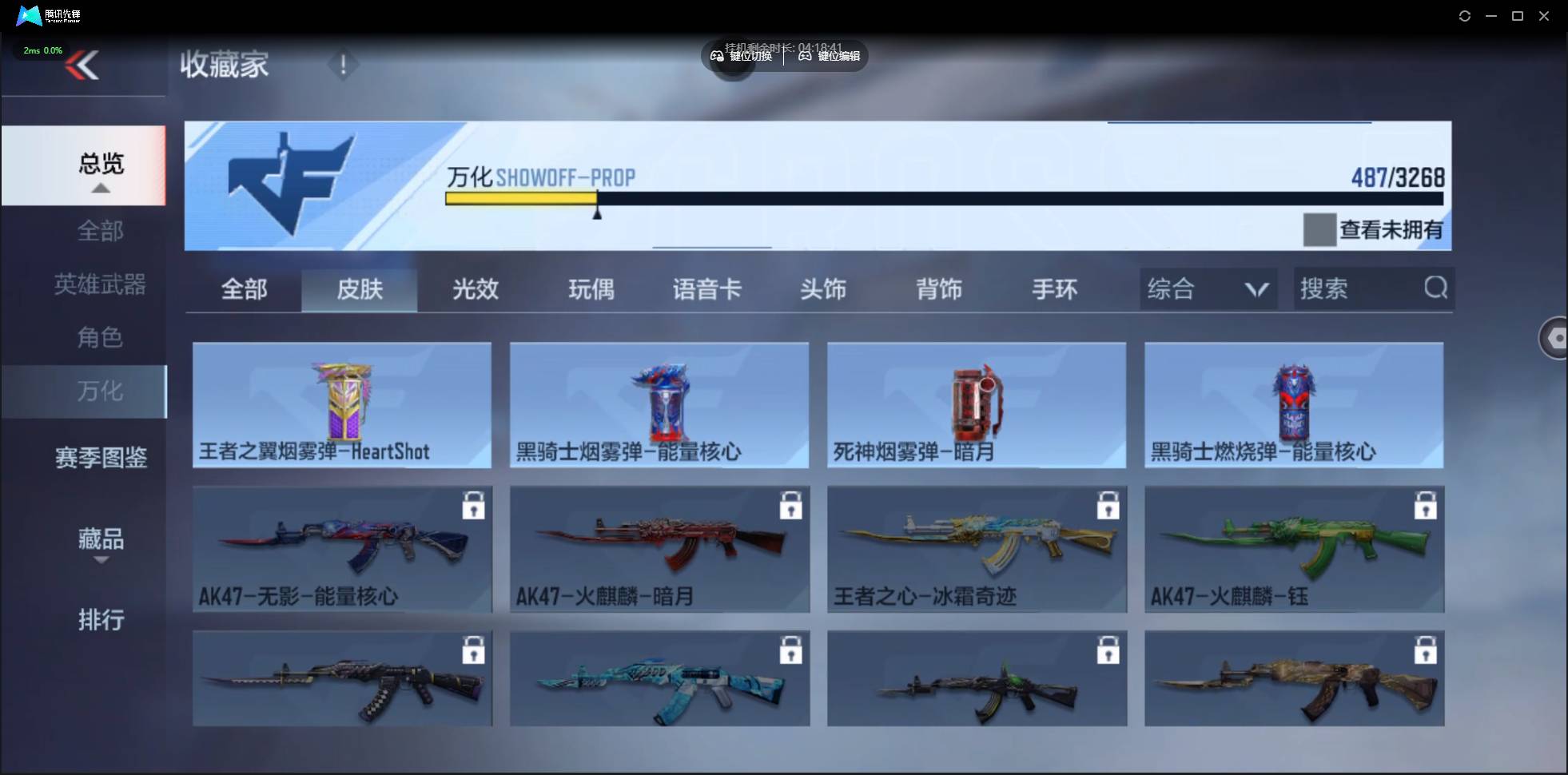Click the 键位切换 gamepad icon
1568x775 pixels.
(x=717, y=56)
